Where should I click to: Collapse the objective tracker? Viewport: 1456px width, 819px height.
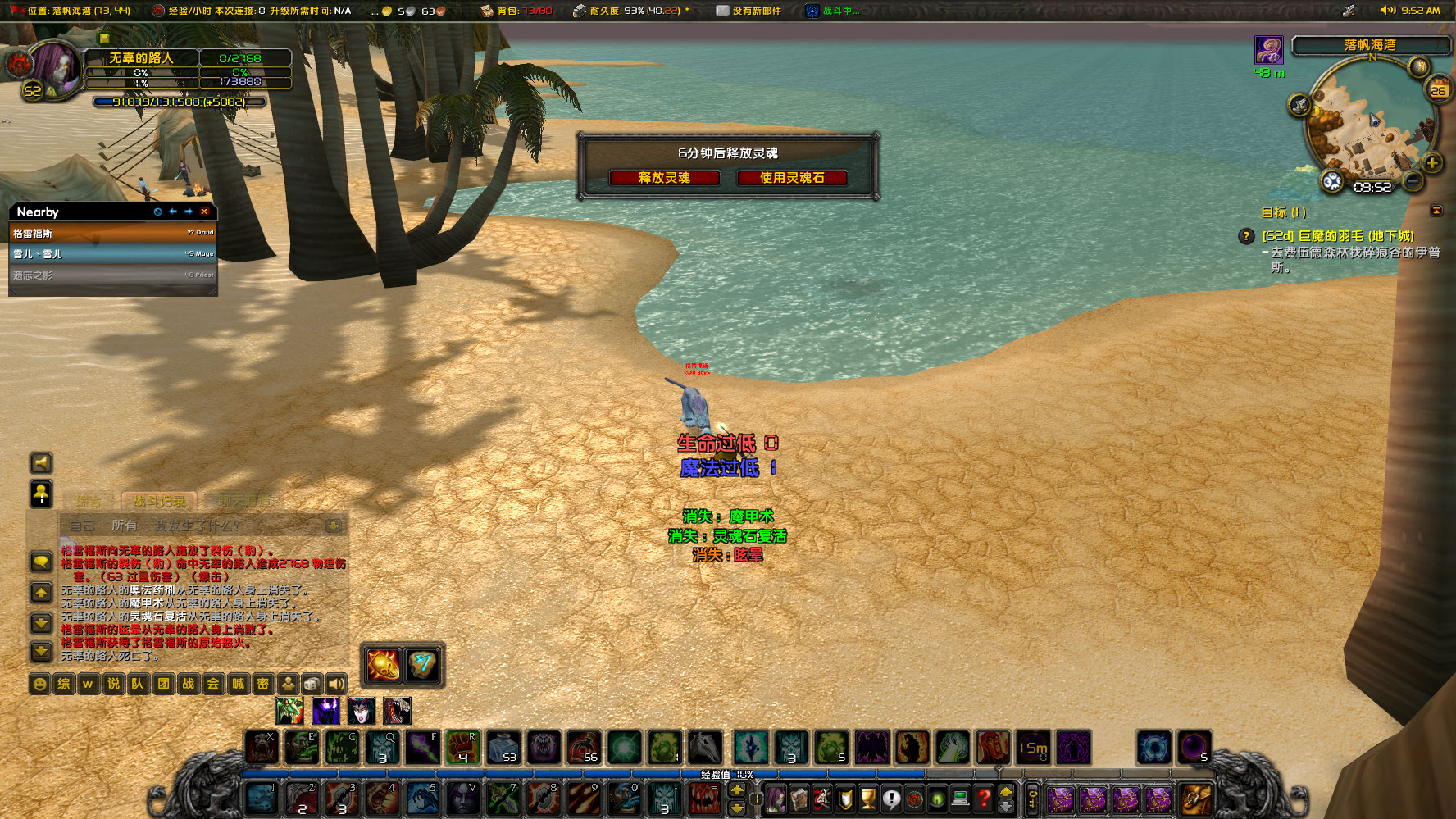1436,212
